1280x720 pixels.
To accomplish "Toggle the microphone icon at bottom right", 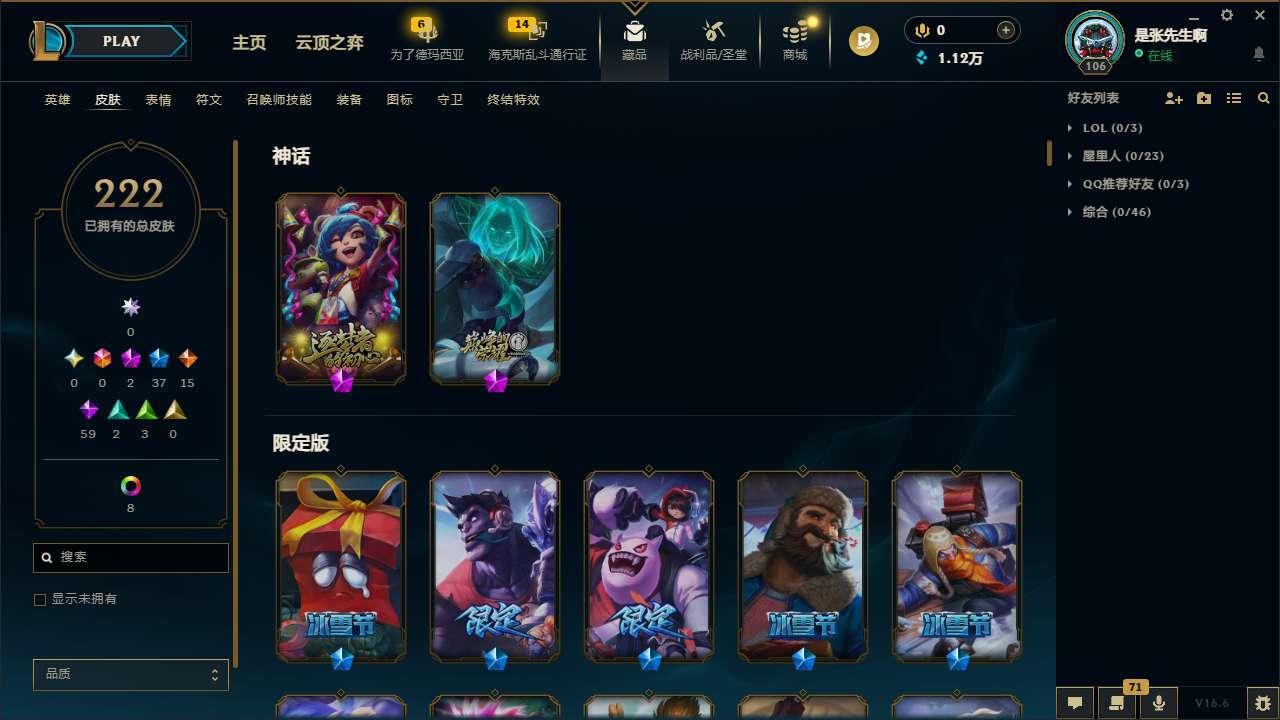I will (1158, 702).
